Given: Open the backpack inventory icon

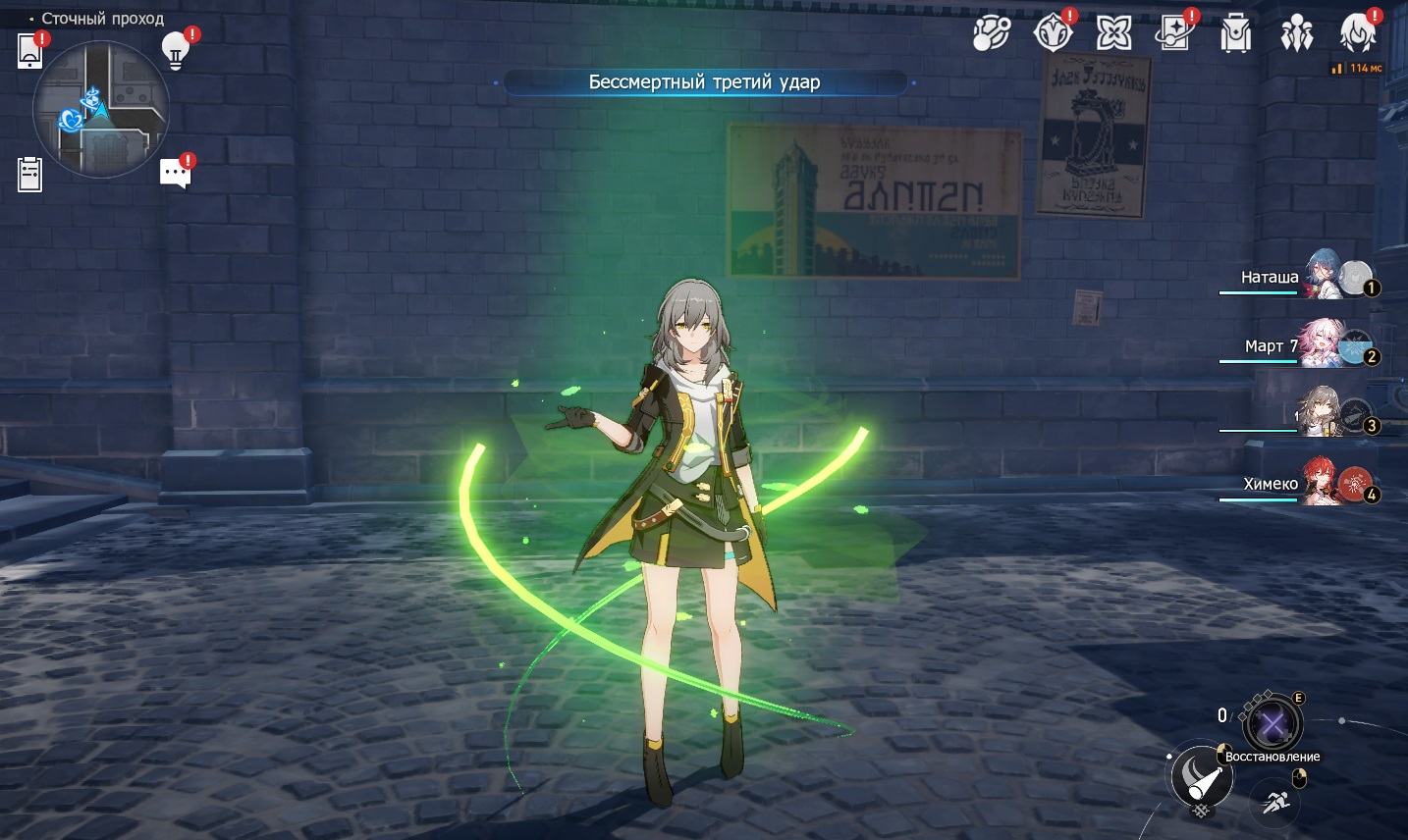Looking at the screenshot, I should point(1235,34).
